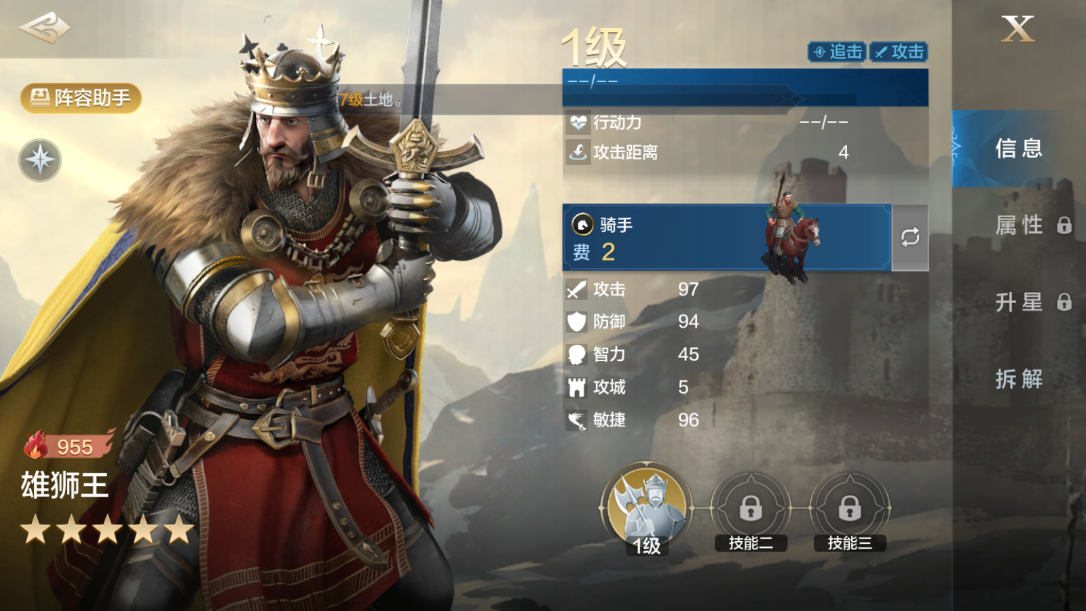Click the compass star icon button
This screenshot has width=1086, height=611.
pos(40,160)
